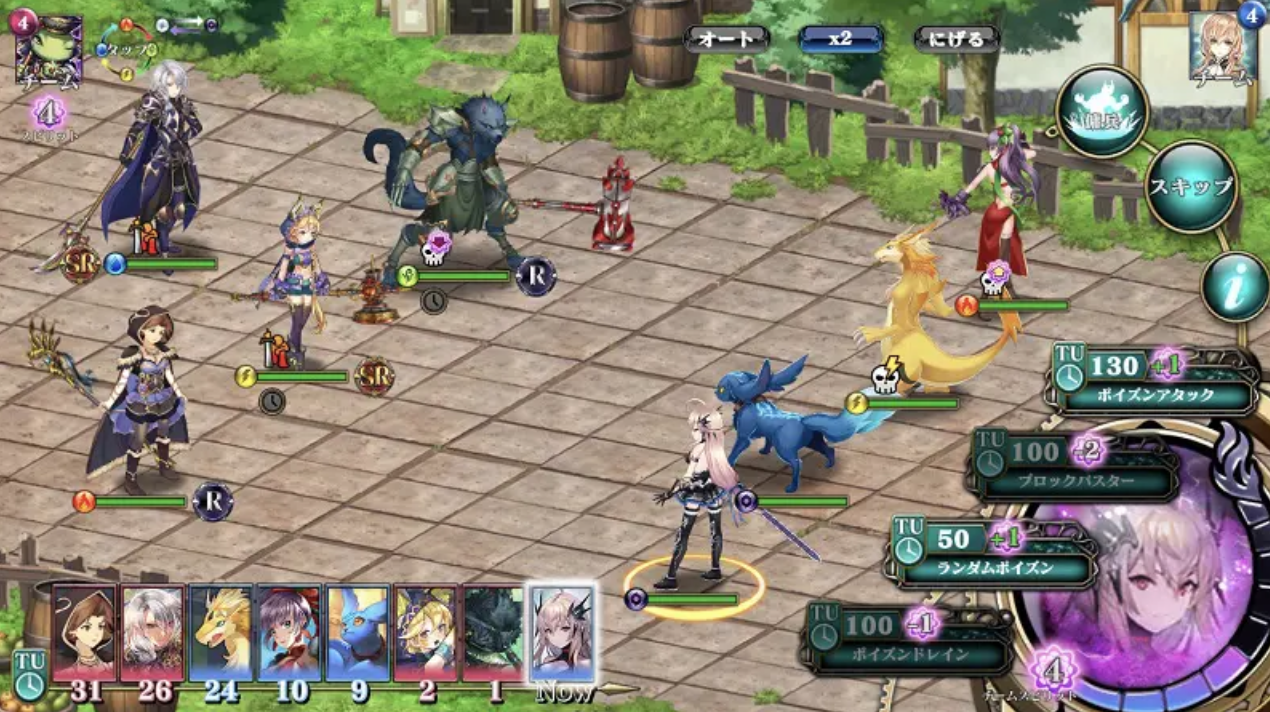Flee the battle with にげる button

pyautogui.click(x=957, y=39)
